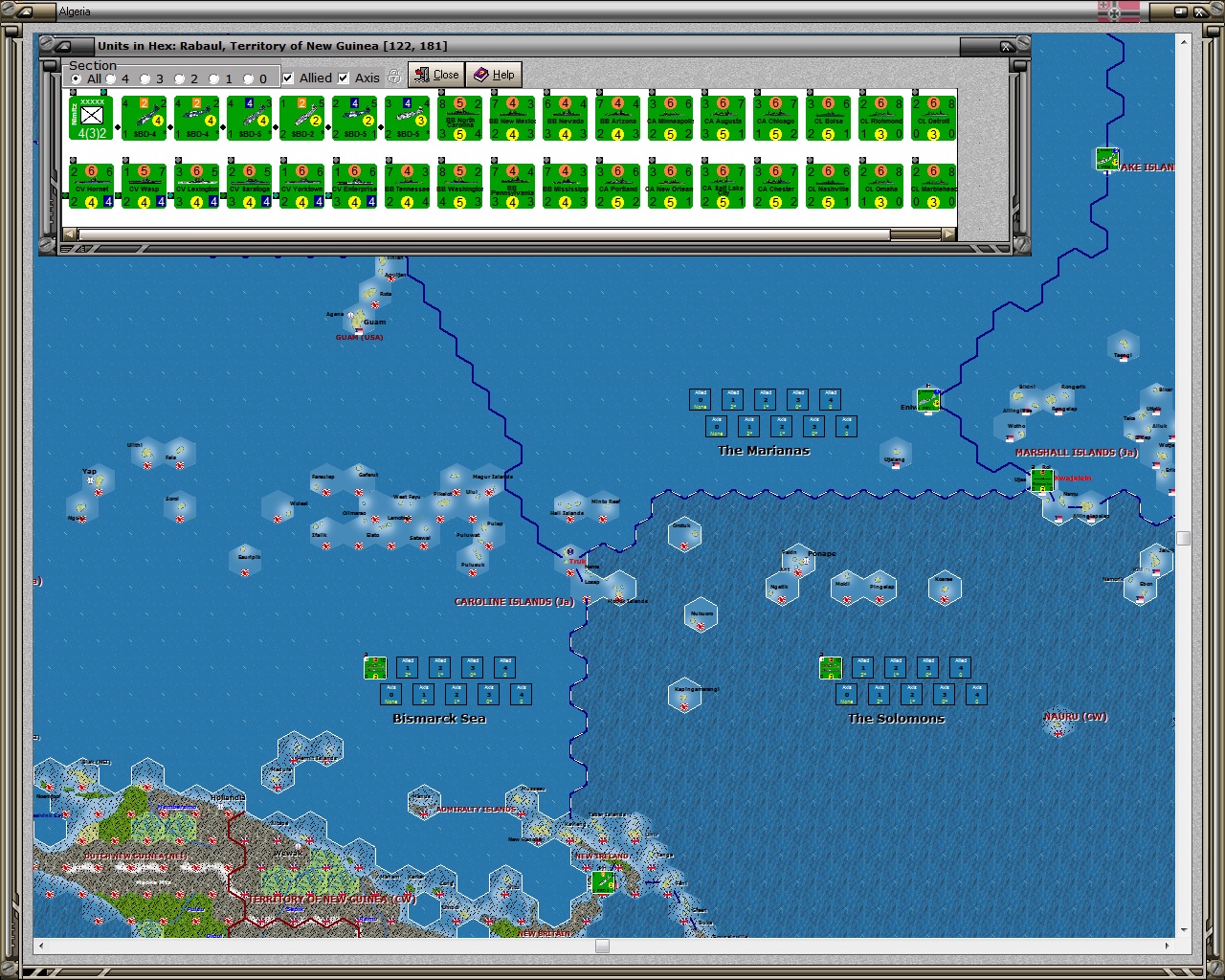Screen dimensions: 1225x980
Task: Select Section 0 radio button
Action: tap(249, 78)
